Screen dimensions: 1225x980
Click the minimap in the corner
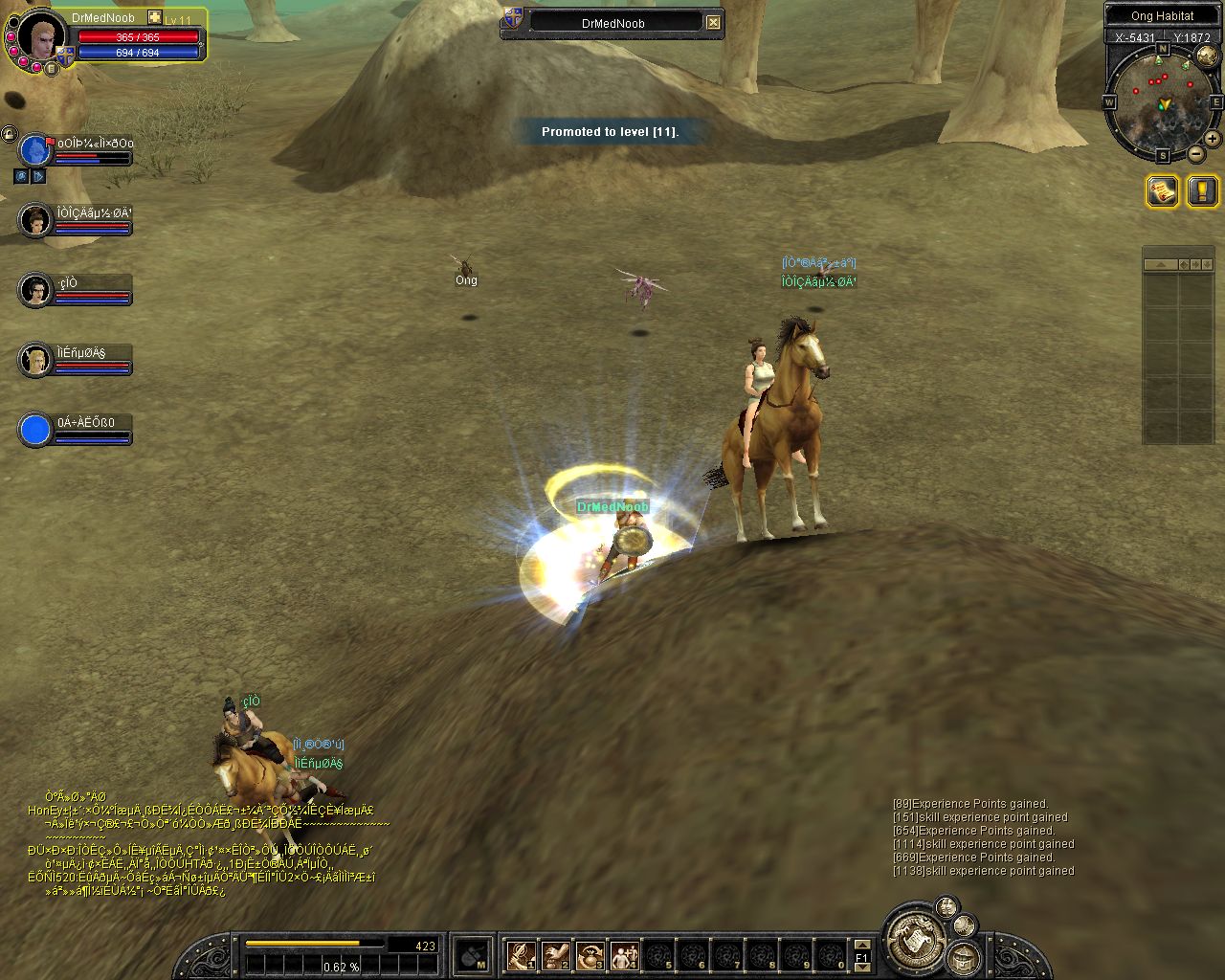pyautogui.click(x=1161, y=102)
